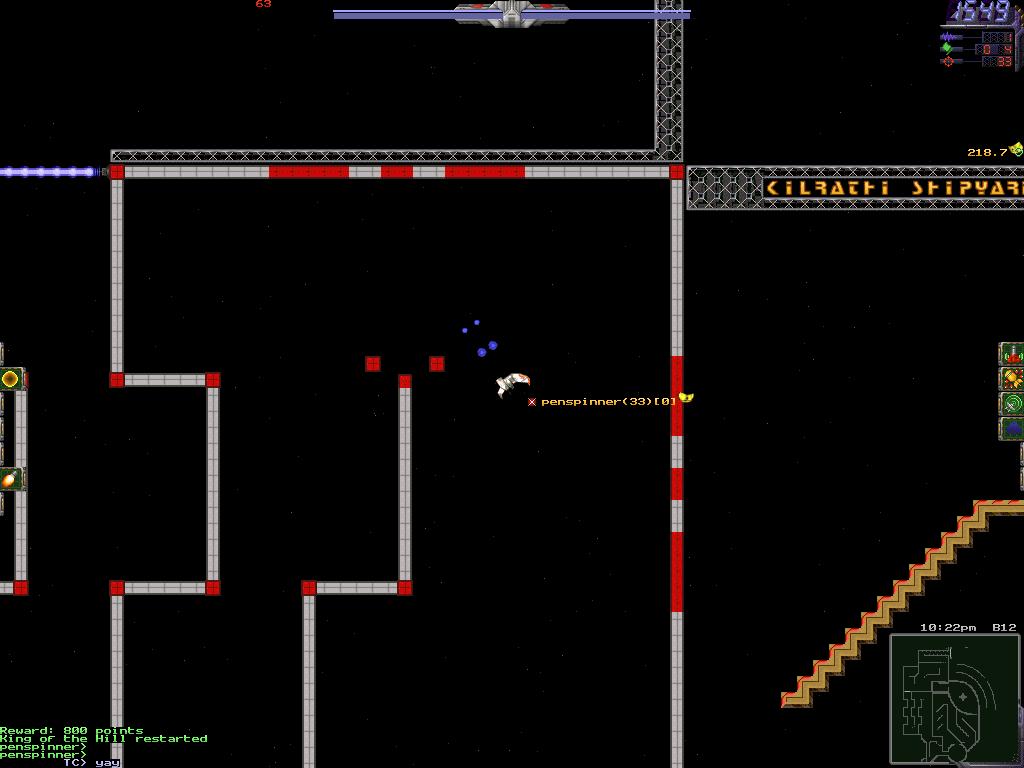The image size is (1024, 768).
Task: Click the TC chat input line
Action: coord(92,762)
